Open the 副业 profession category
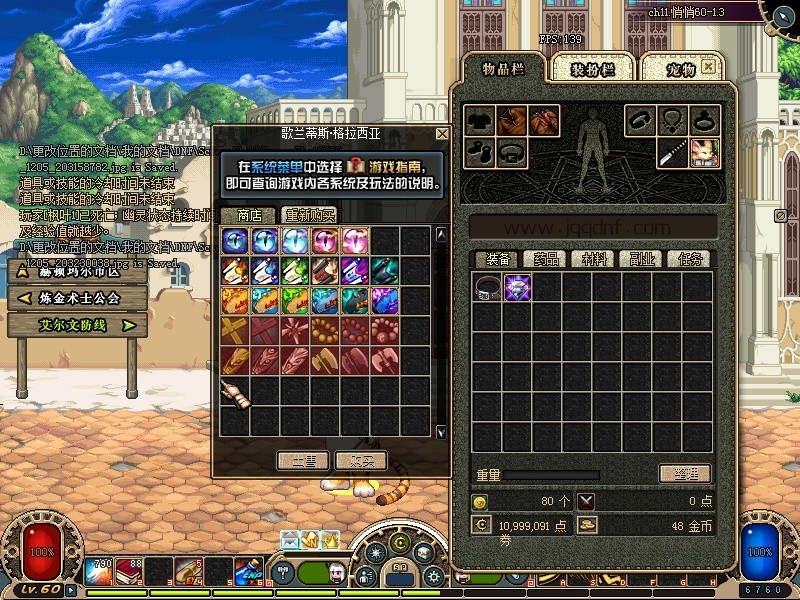800x600 pixels. (641, 259)
